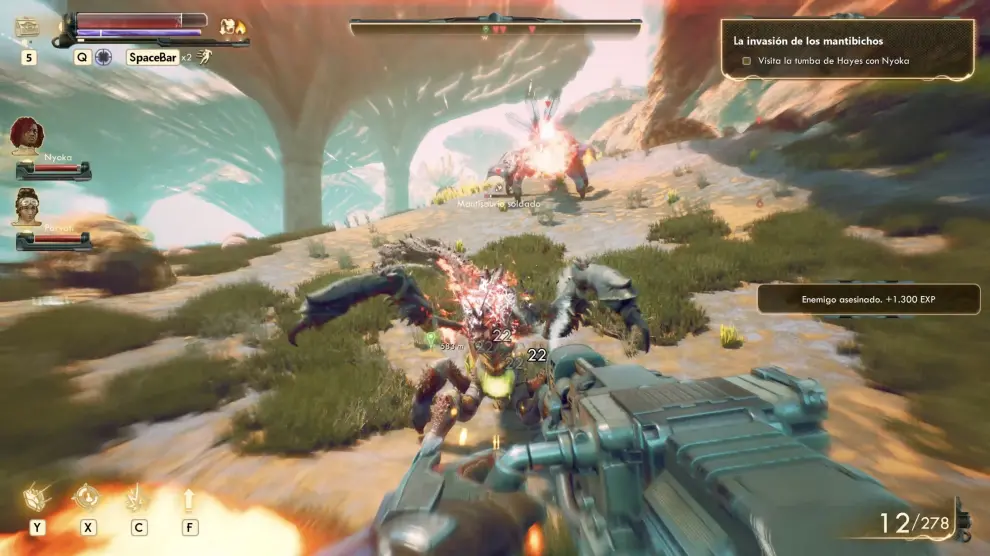Click the compass bar at the top
The image size is (990, 556).
(496, 27)
